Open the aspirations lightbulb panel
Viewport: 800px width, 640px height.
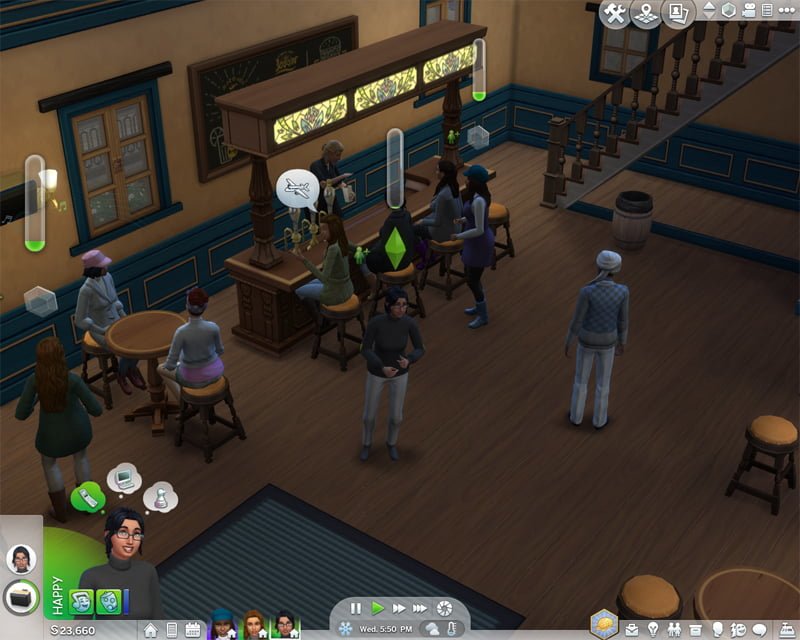click(653, 630)
